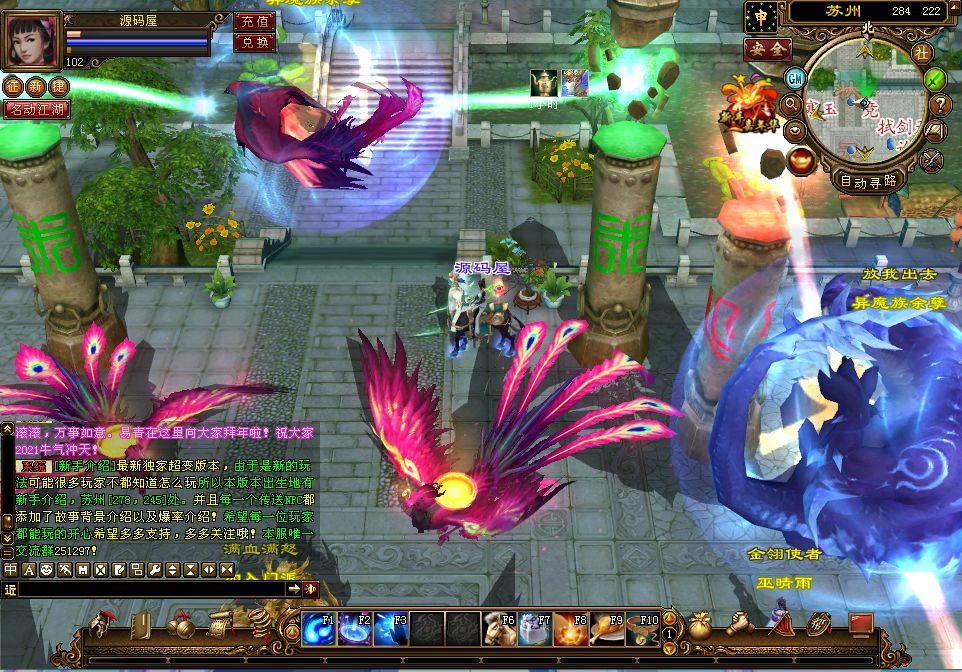This screenshot has height=672, width=962.
Task: Use the F8 fire skill slot
Action: [571, 629]
